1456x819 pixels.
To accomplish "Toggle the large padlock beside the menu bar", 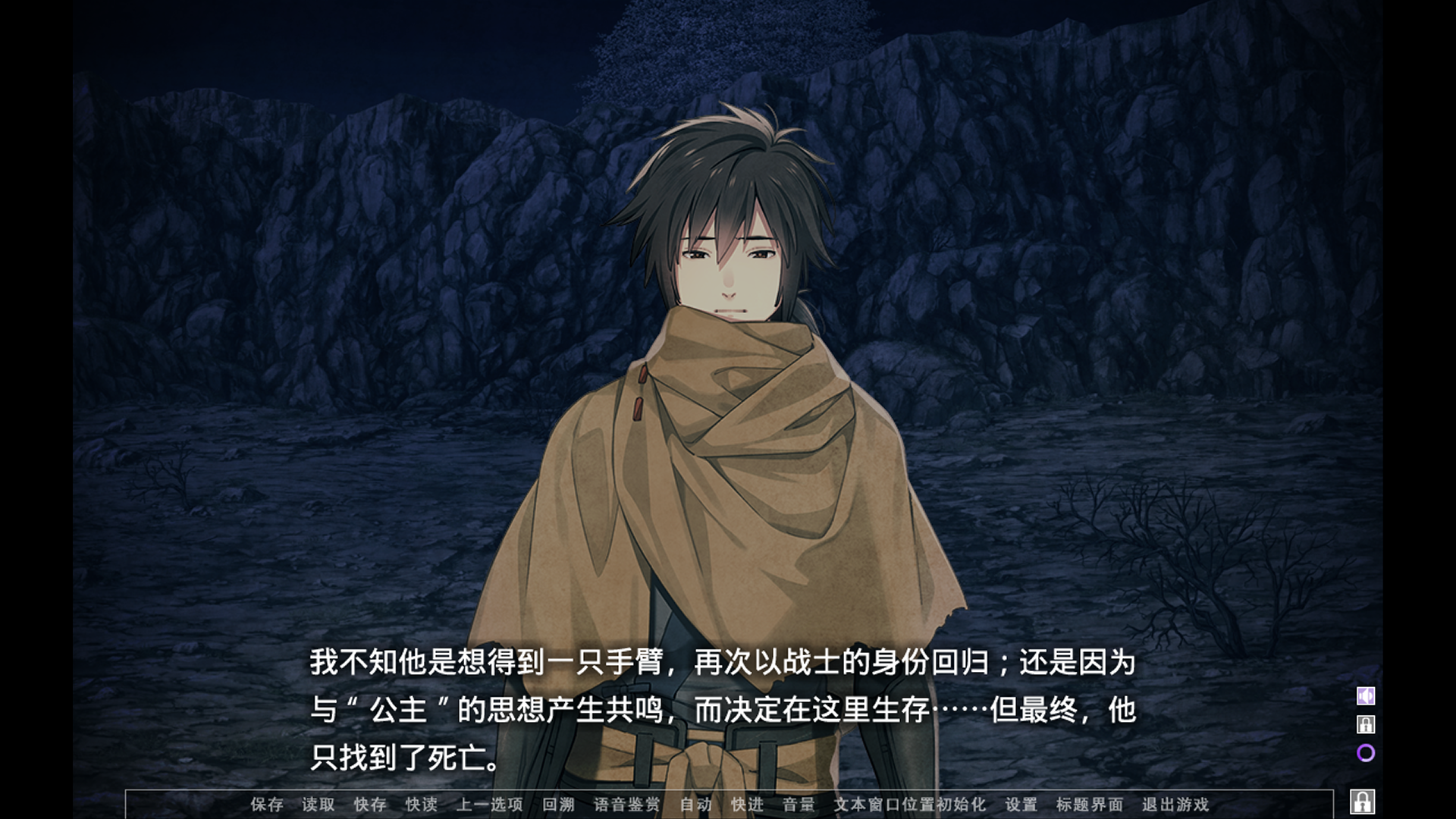I will coord(1363,802).
